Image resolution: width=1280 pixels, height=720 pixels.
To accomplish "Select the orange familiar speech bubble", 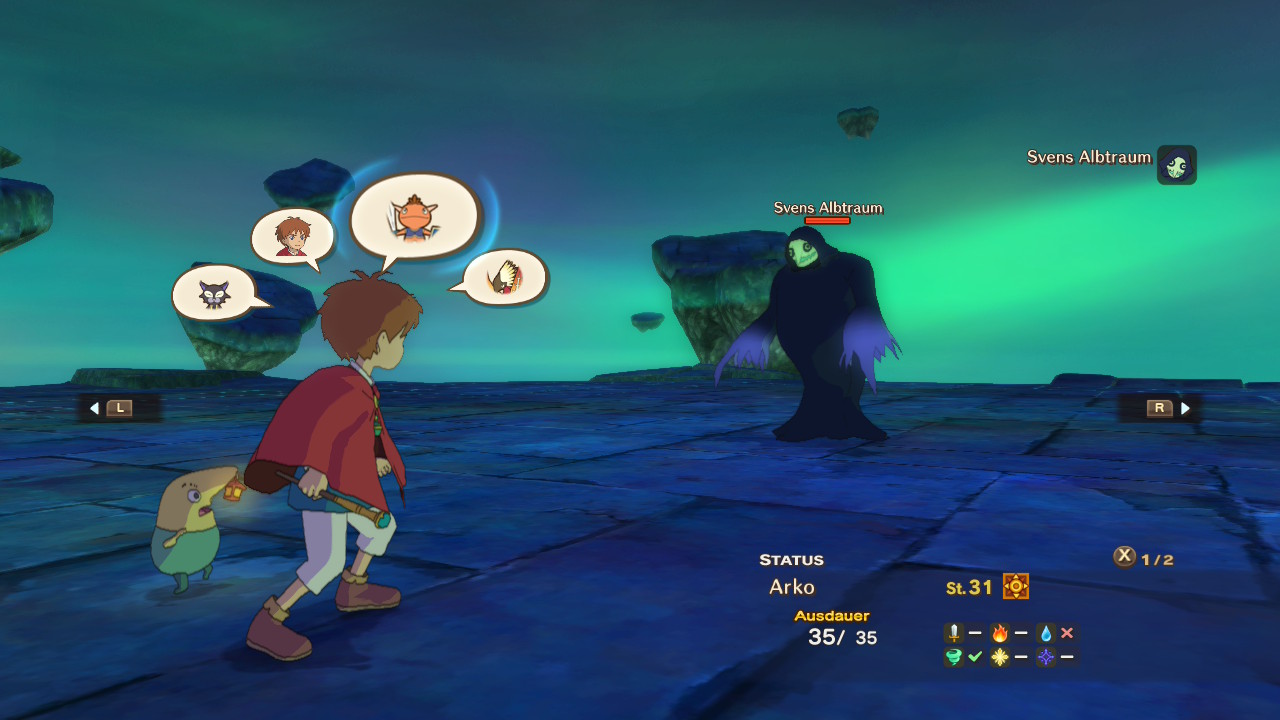I will 414,216.
